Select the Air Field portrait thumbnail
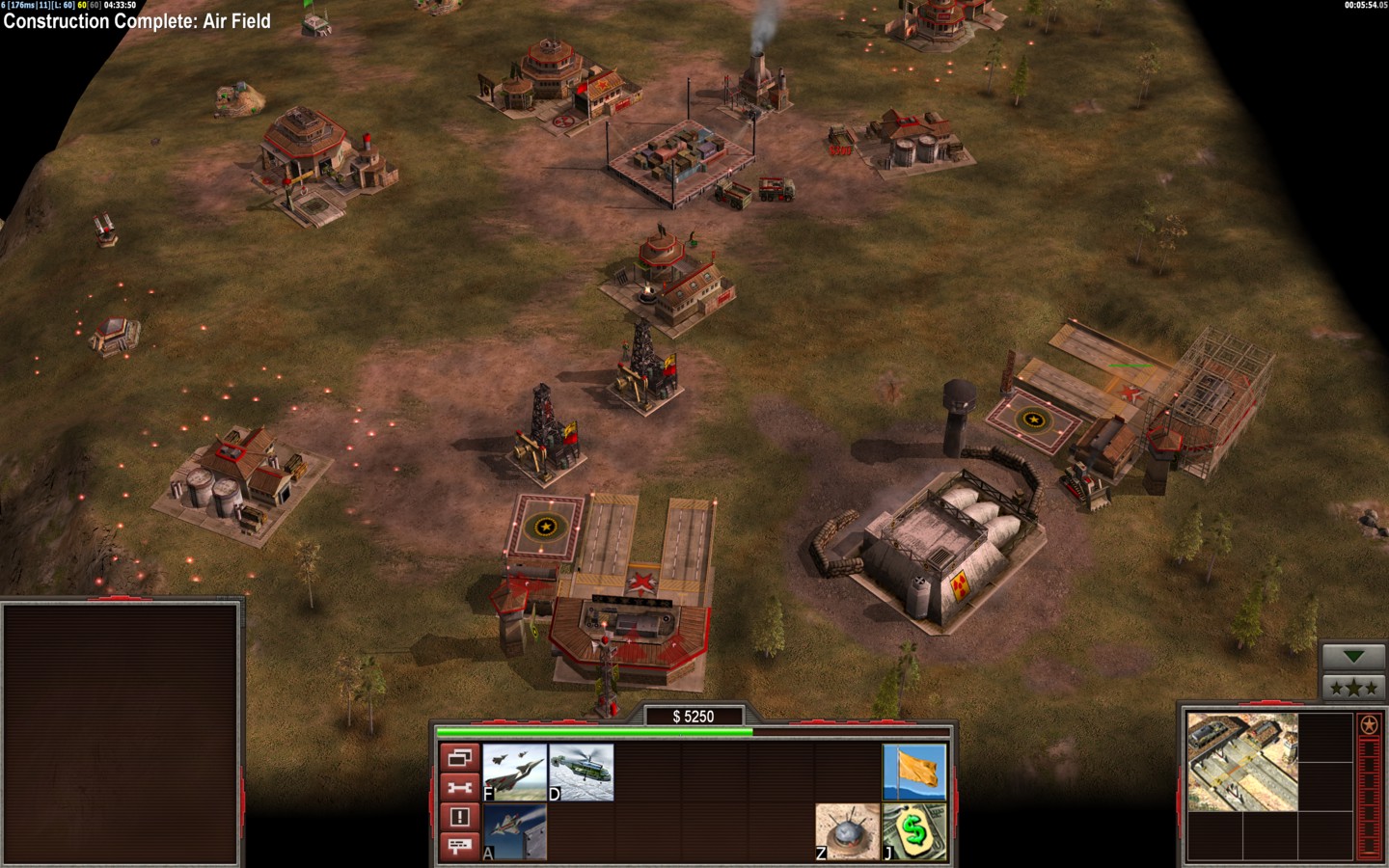The height and width of the screenshot is (868, 1389). click(x=1241, y=762)
